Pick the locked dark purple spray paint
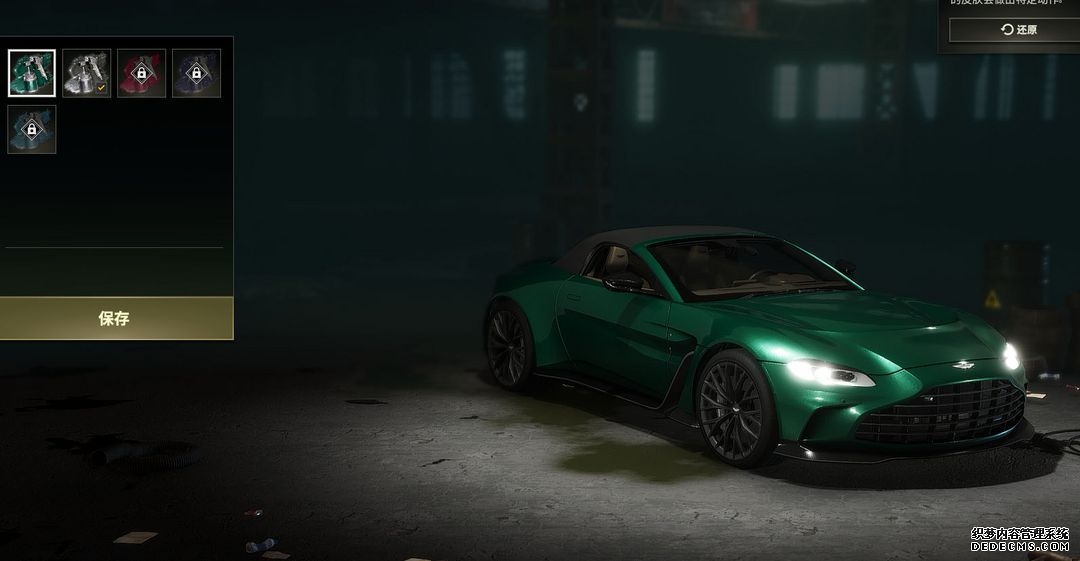1080x561 pixels. point(197,73)
